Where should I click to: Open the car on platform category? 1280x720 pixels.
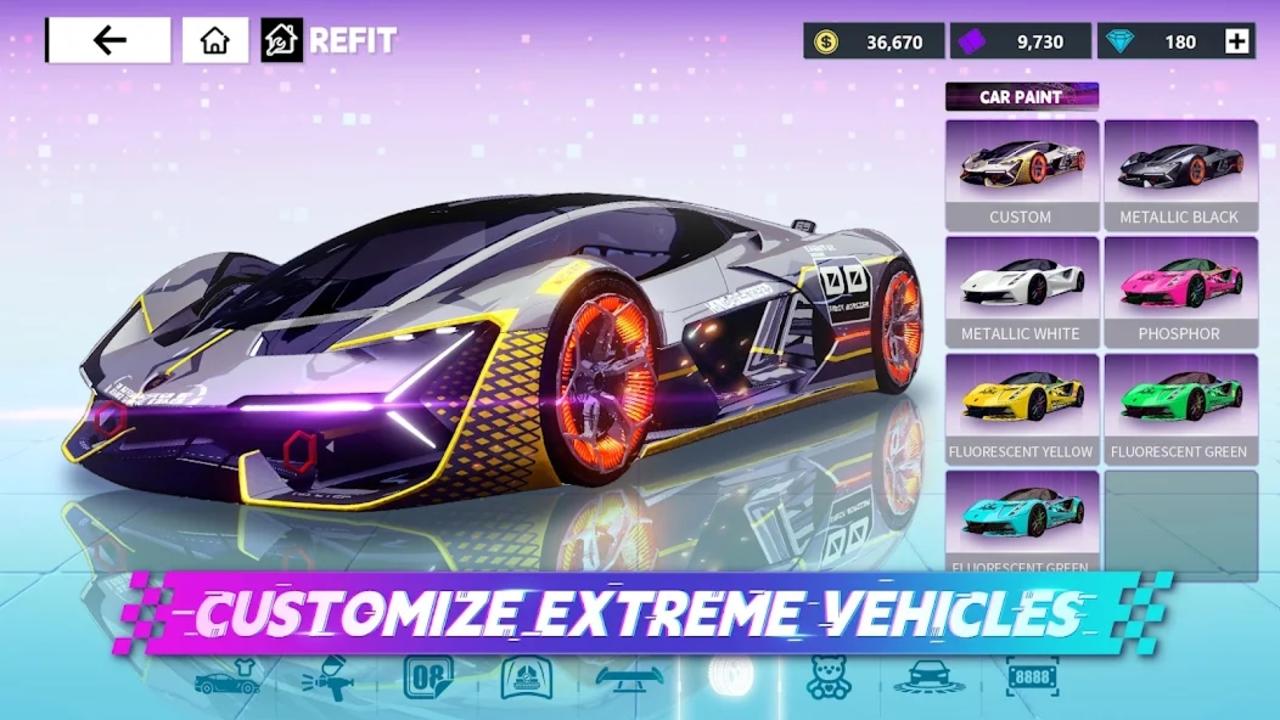click(929, 677)
